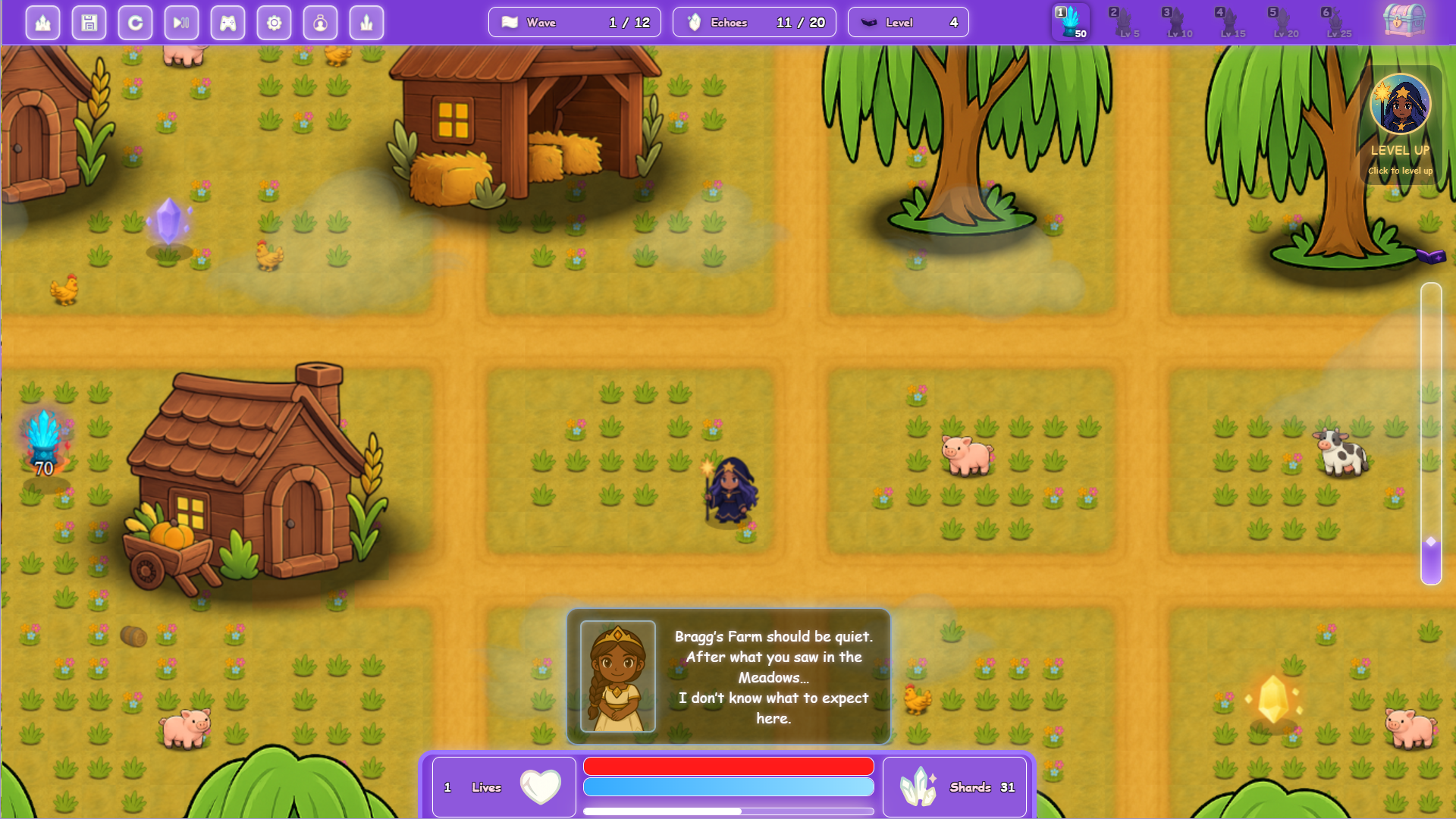This screenshot has width=1456, height=819.
Task: Select the Lv 25 tower slot 6
Action: [x=1339, y=23]
